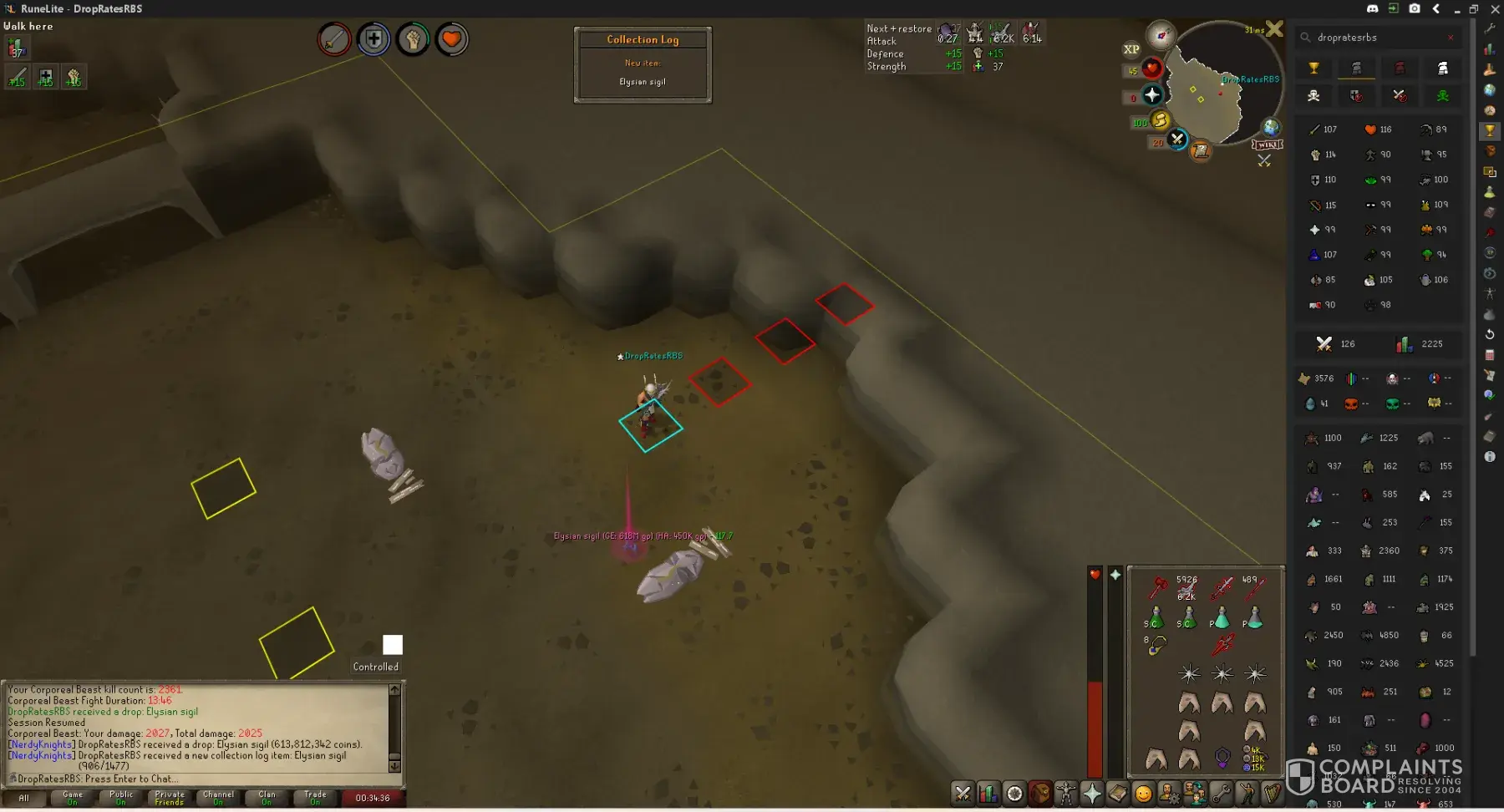Open the smiley face emotes tab

point(1143,793)
